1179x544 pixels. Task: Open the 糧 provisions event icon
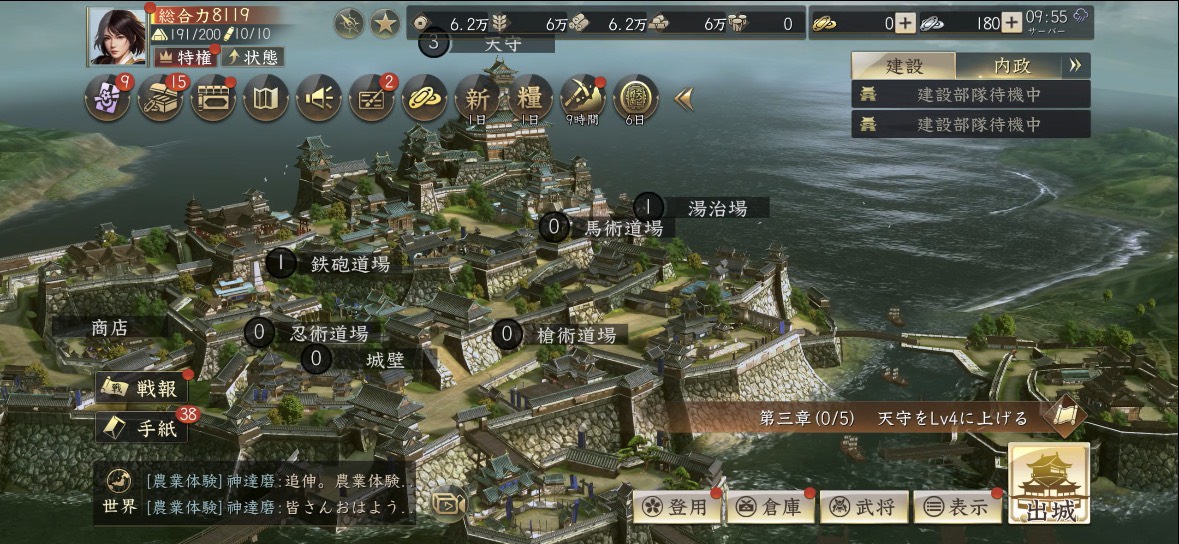pos(530,99)
